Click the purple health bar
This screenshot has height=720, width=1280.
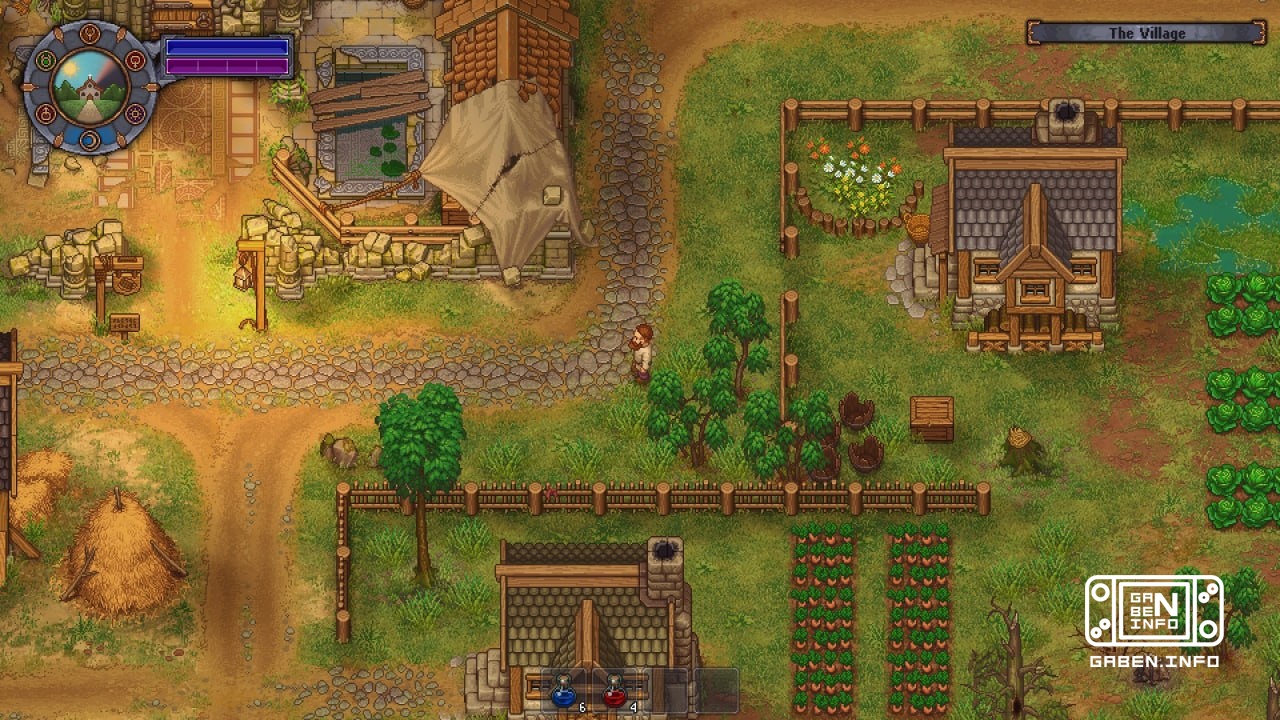coord(228,67)
